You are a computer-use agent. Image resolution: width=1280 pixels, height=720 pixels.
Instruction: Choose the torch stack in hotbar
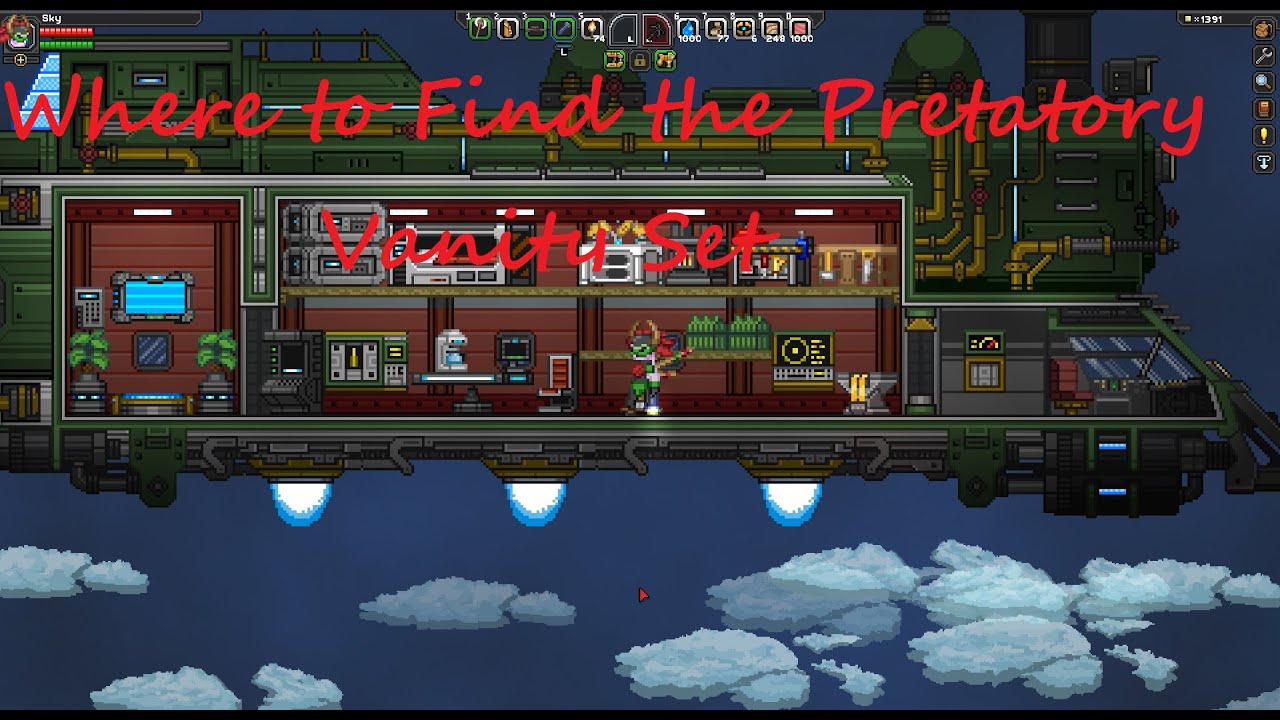tap(592, 28)
